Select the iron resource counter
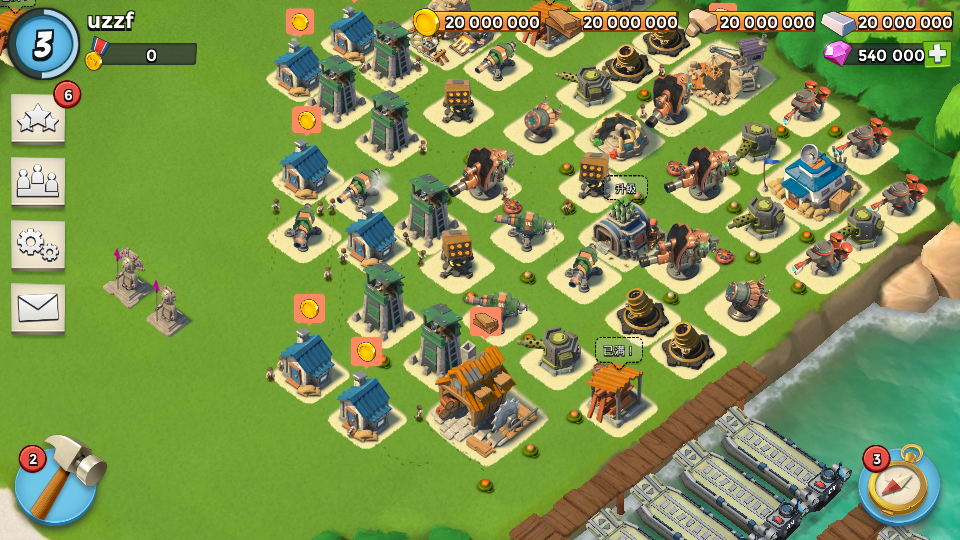This screenshot has height=540, width=960. (889, 22)
